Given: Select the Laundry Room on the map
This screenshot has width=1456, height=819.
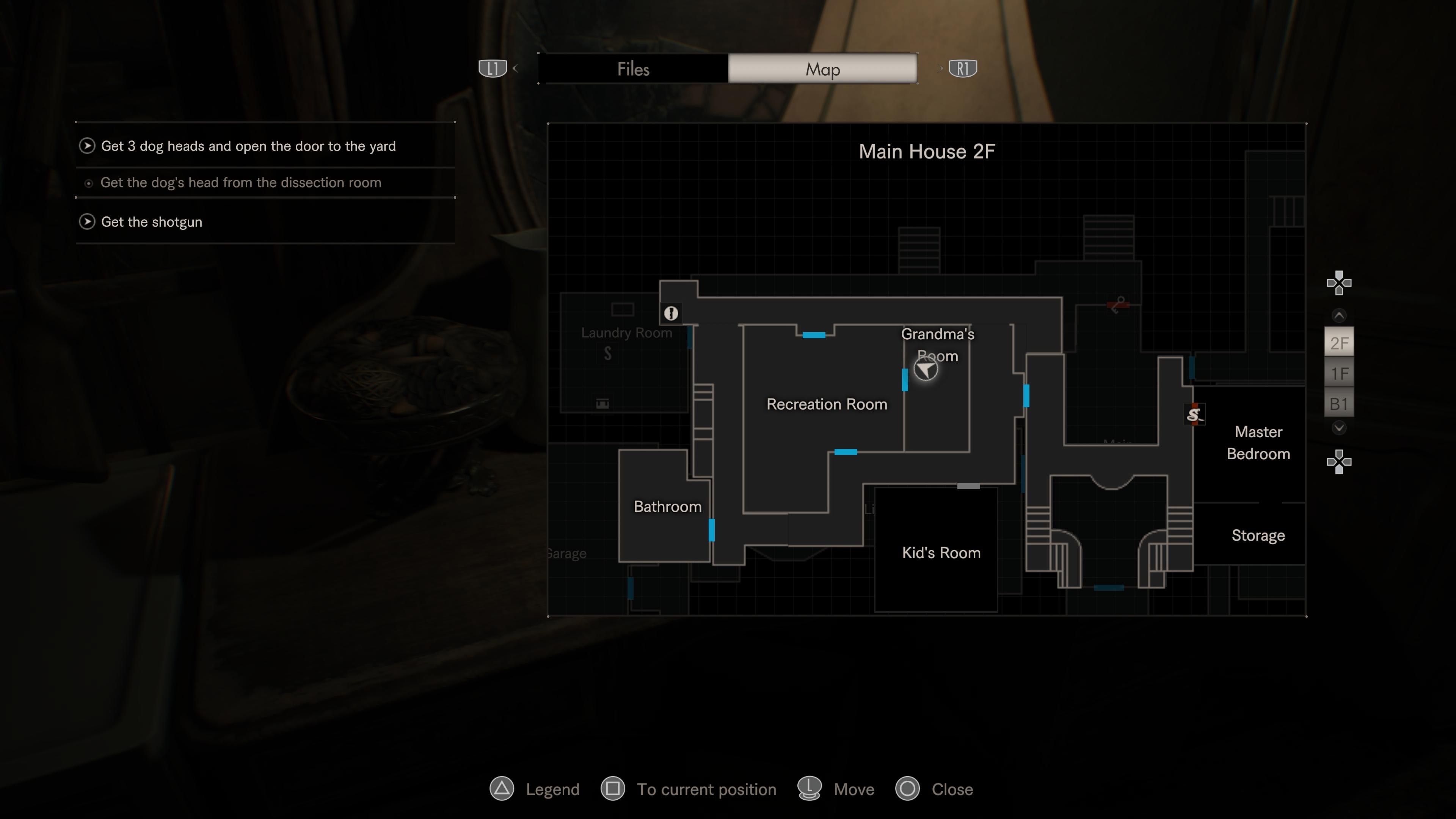Looking at the screenshot, I should pyautogui.click(x=626, y=333).
